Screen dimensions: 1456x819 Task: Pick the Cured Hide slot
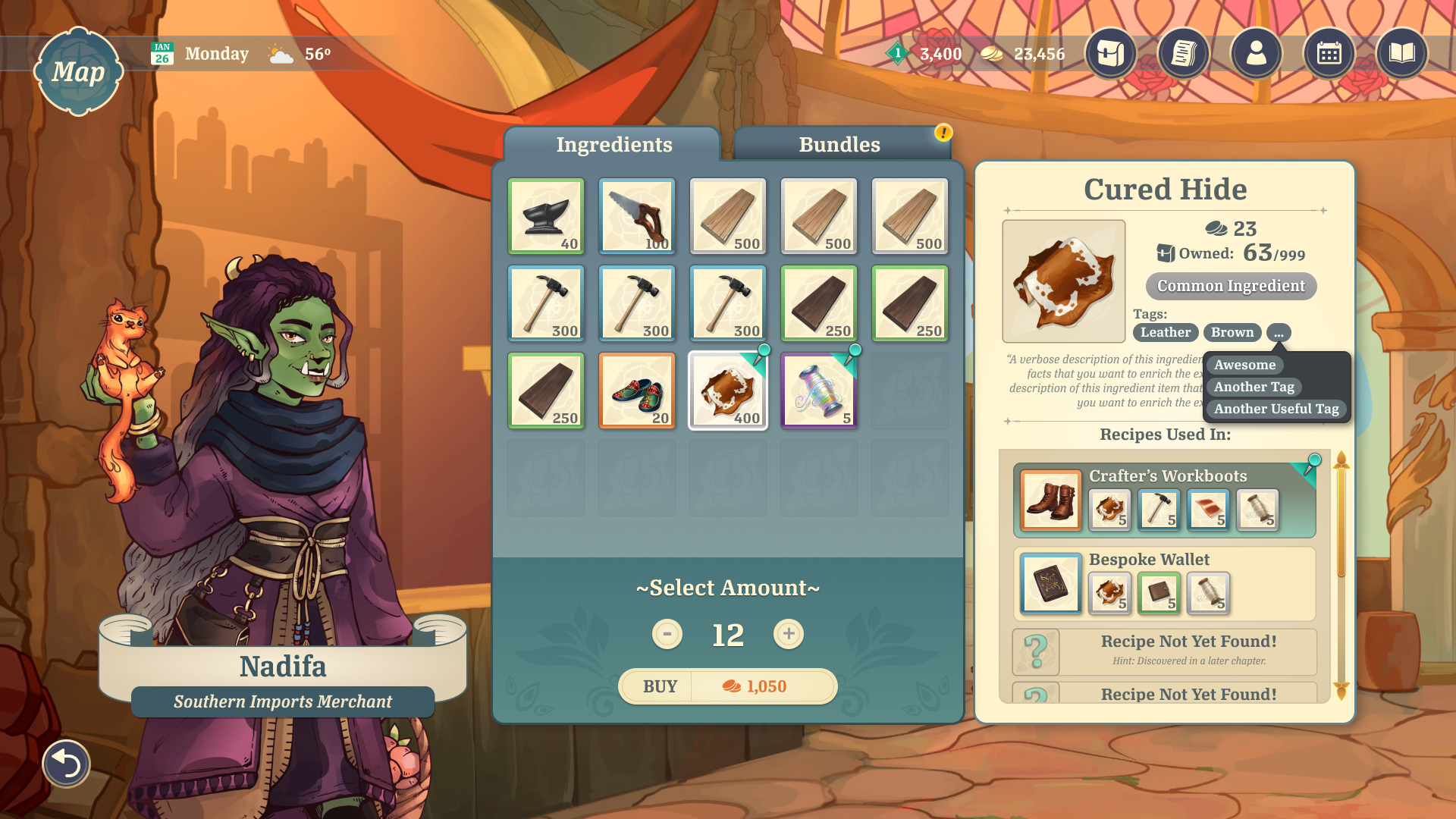pos(728,391)
